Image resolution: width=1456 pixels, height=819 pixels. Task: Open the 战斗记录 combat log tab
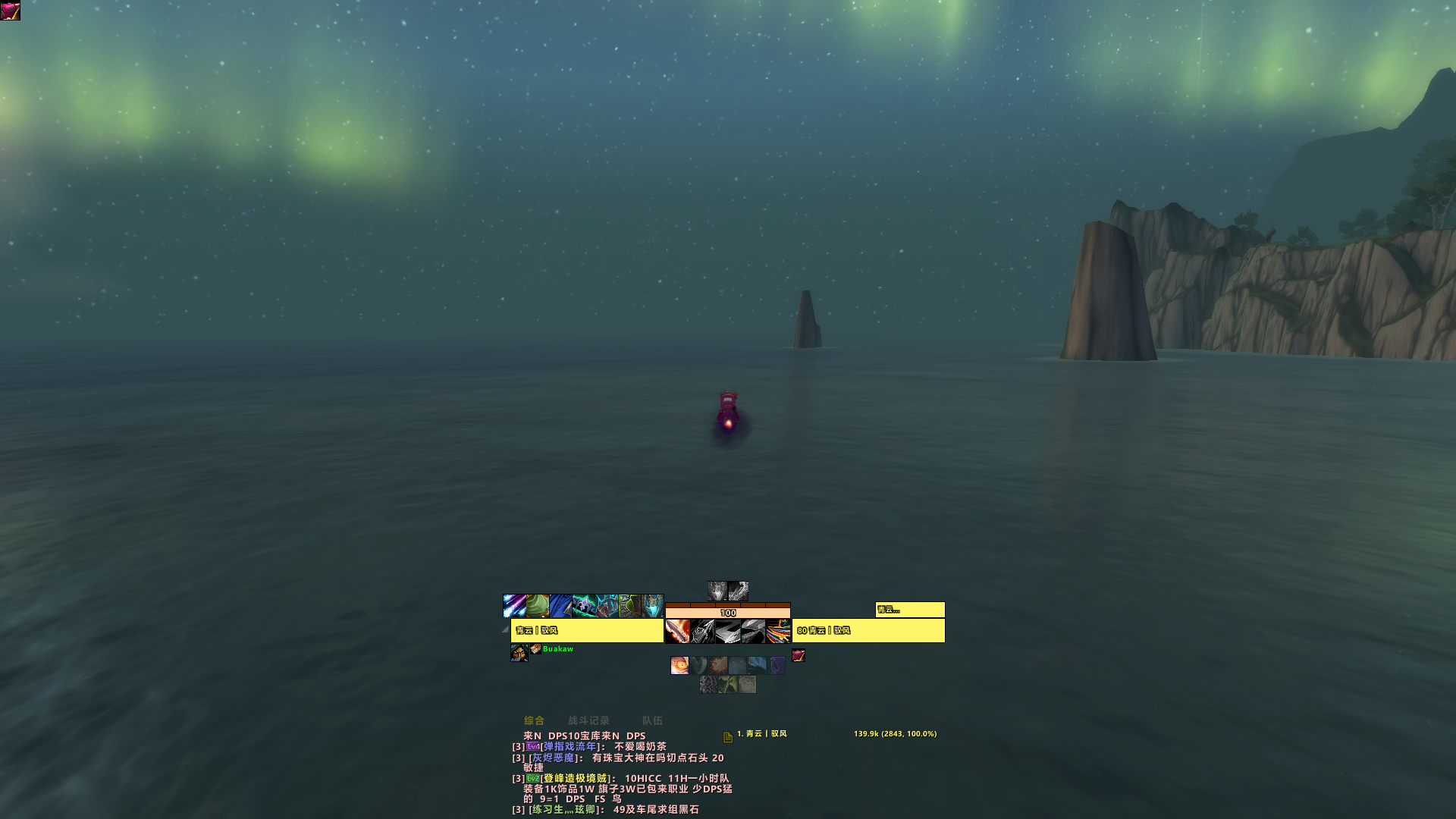click(x=588, y=720)
